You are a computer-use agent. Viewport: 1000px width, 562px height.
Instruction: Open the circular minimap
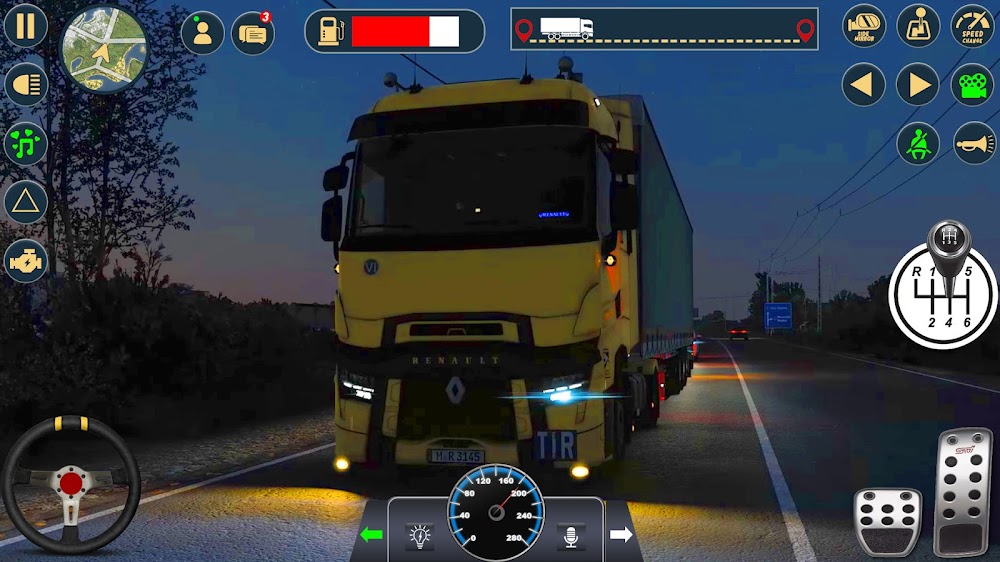coord(104,49)
